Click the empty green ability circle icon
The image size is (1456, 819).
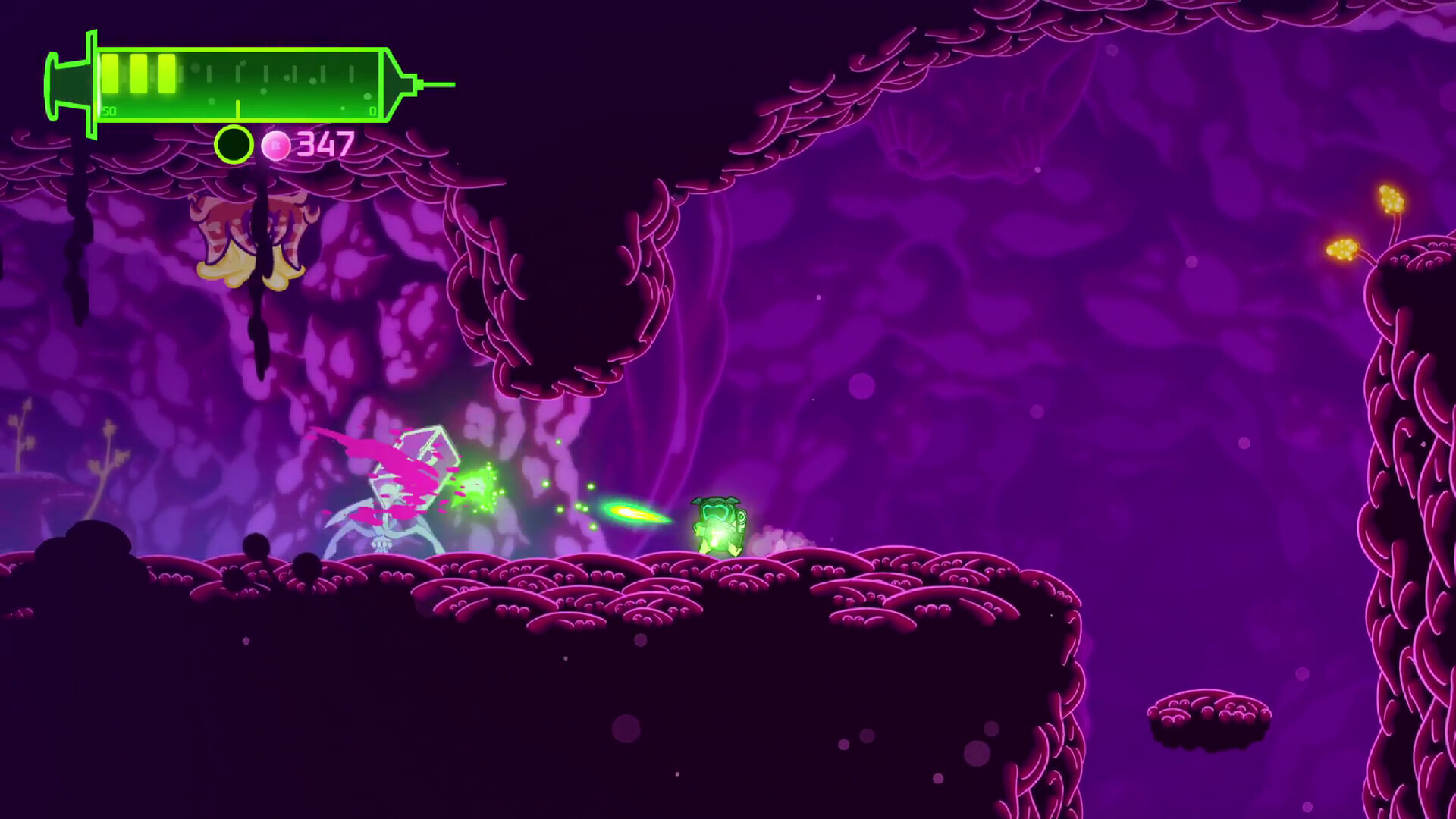[x=233, y=144]
